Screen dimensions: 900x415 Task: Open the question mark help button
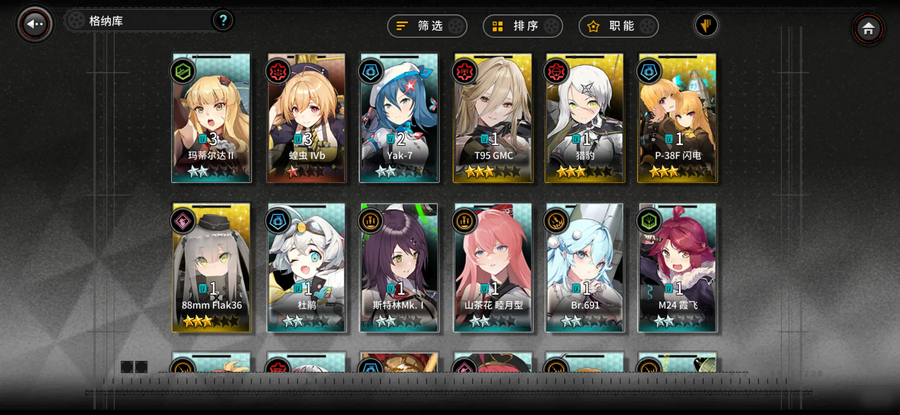pyautogui.click(x=223, y=20)
